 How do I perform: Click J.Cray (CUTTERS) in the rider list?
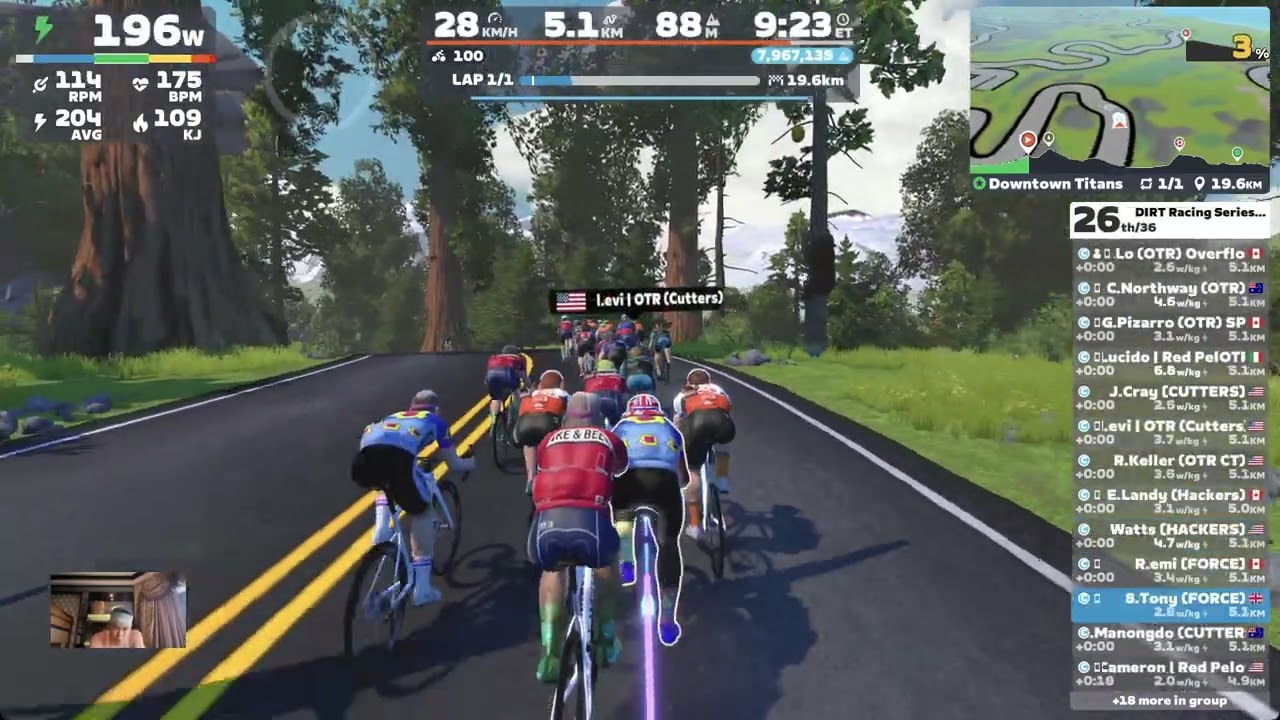coord(1170,399)
